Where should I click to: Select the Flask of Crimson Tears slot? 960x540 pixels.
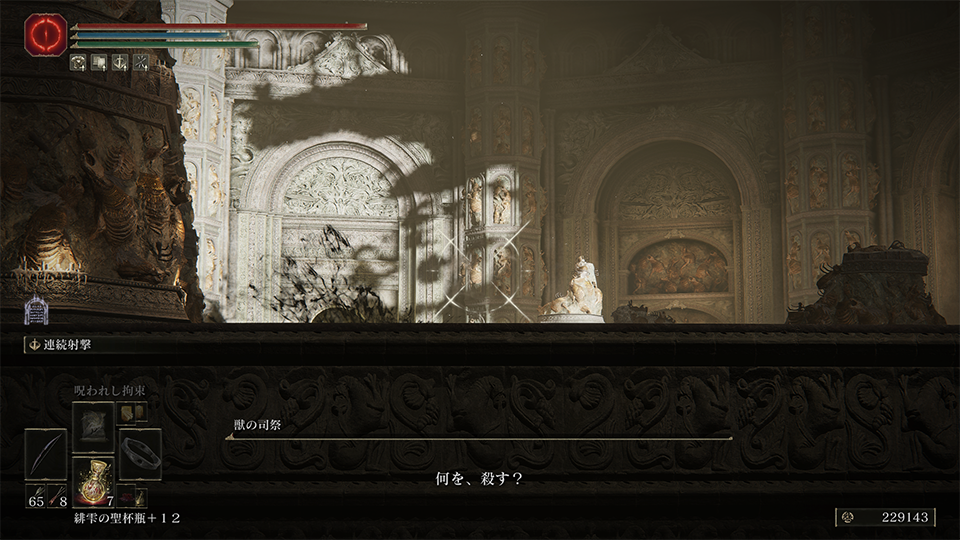point(93,480)
